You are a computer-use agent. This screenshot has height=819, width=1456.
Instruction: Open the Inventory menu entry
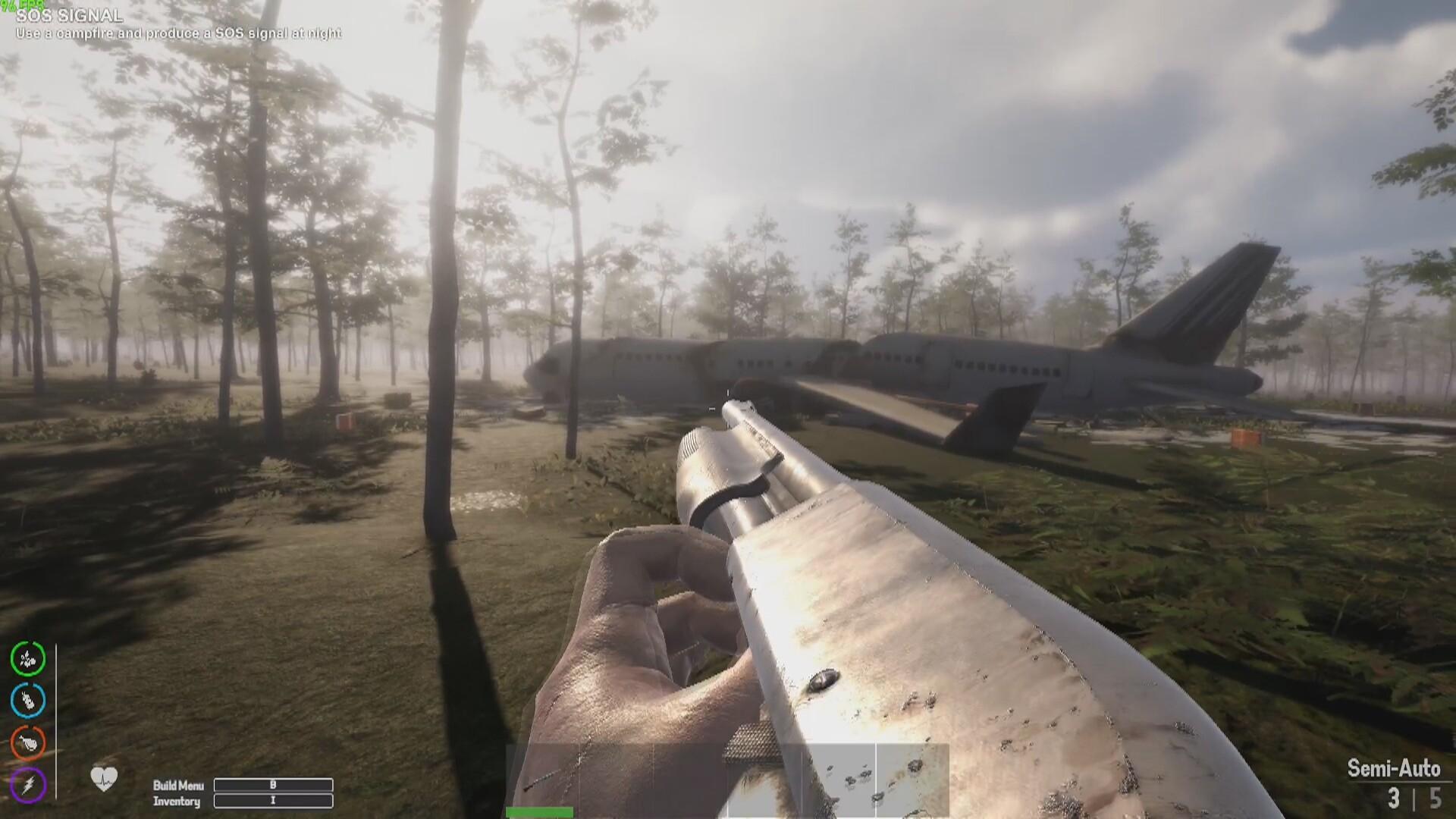[177, 802]
